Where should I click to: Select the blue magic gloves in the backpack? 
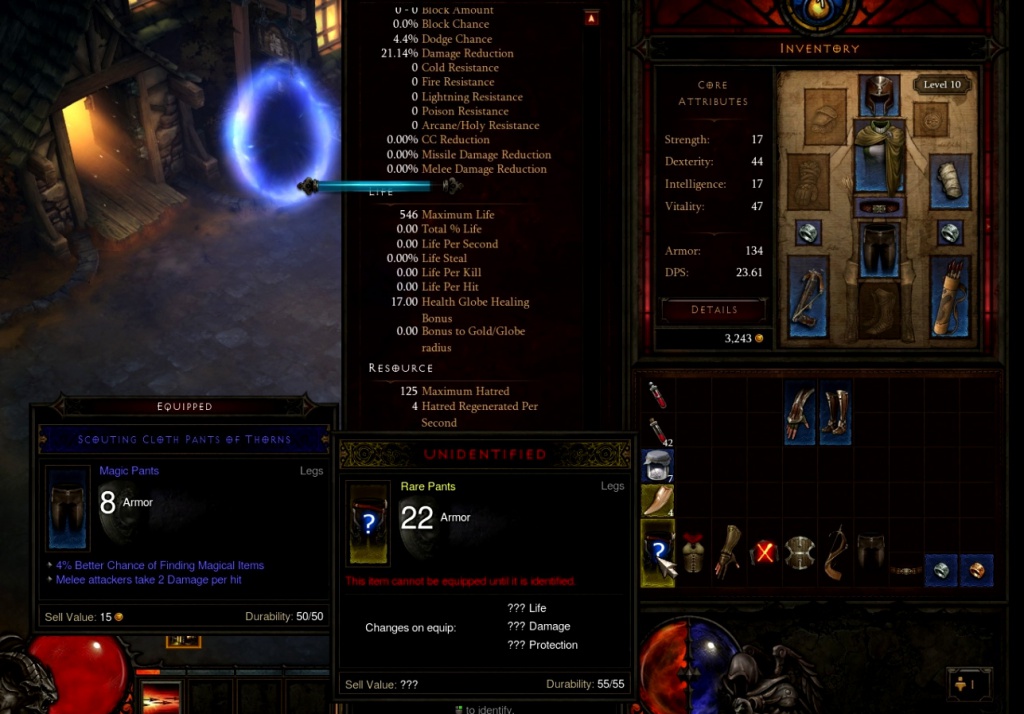[799, 413]
